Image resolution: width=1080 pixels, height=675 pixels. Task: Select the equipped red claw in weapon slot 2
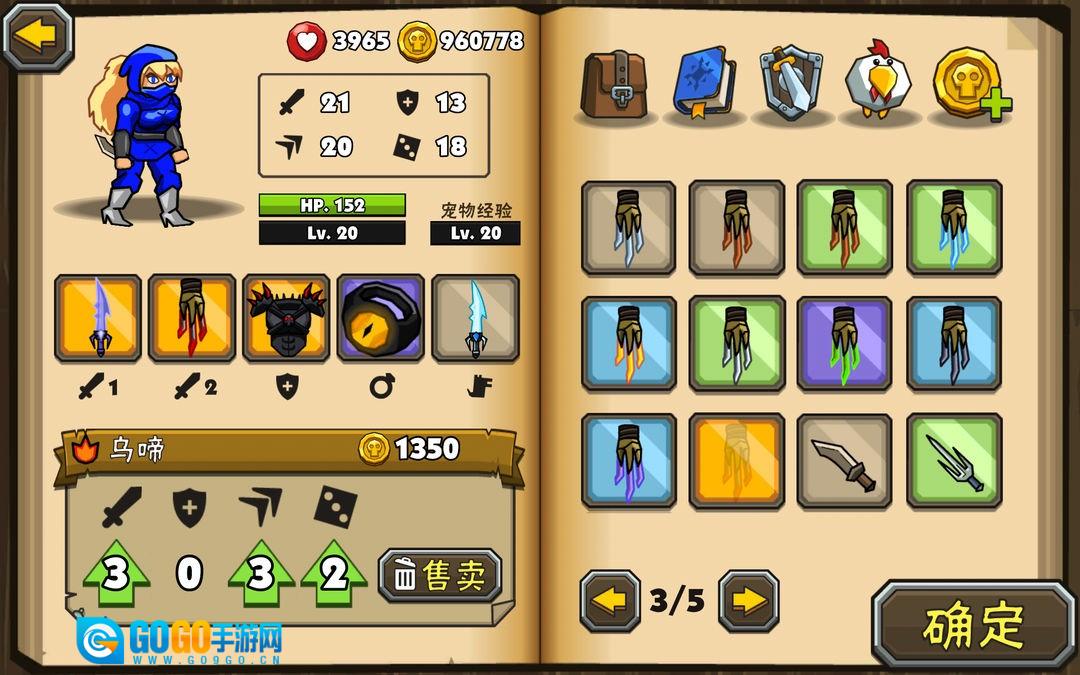click(192, 318)
